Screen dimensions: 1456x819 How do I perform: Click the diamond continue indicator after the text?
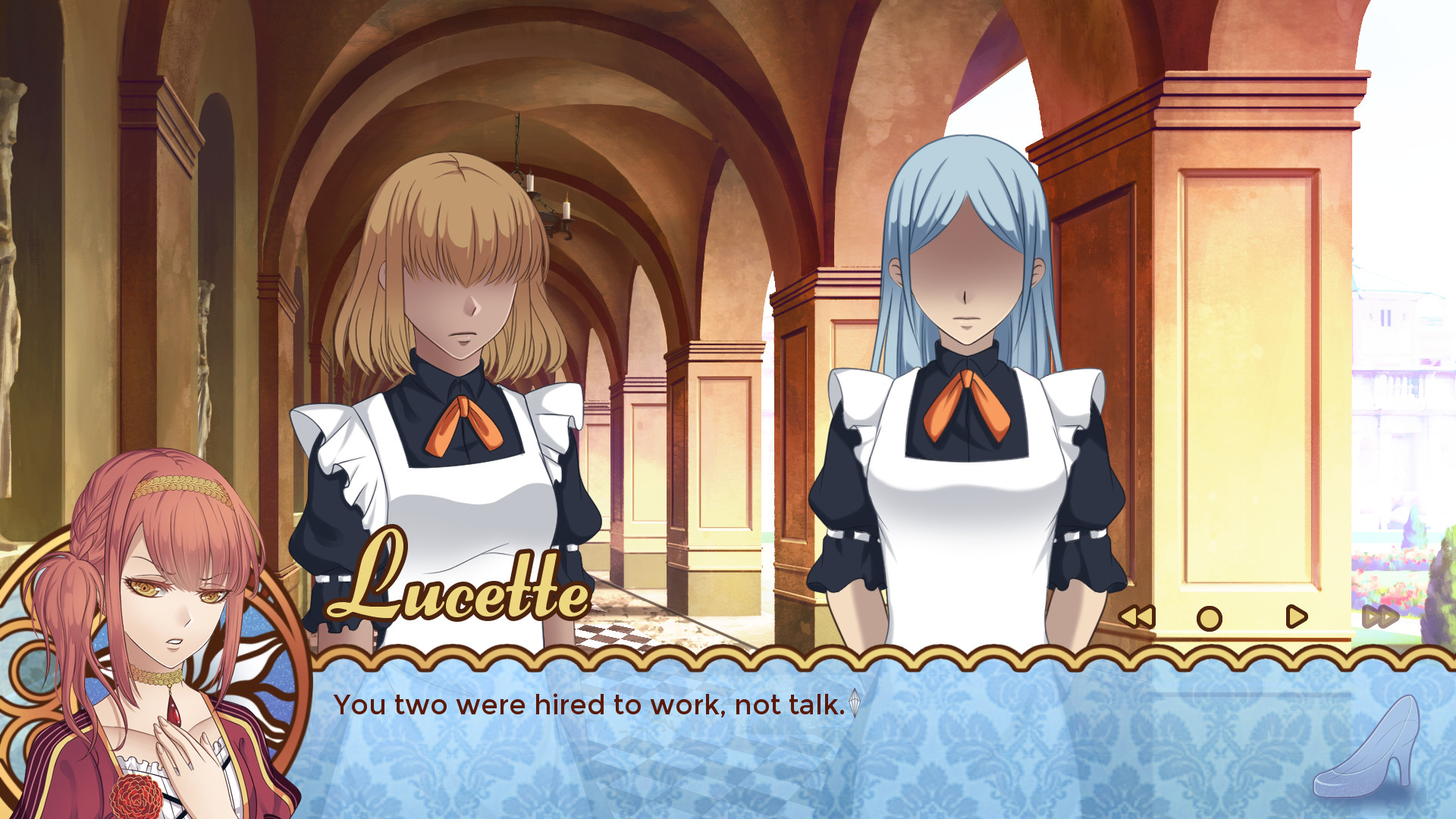tap(855, 704)
